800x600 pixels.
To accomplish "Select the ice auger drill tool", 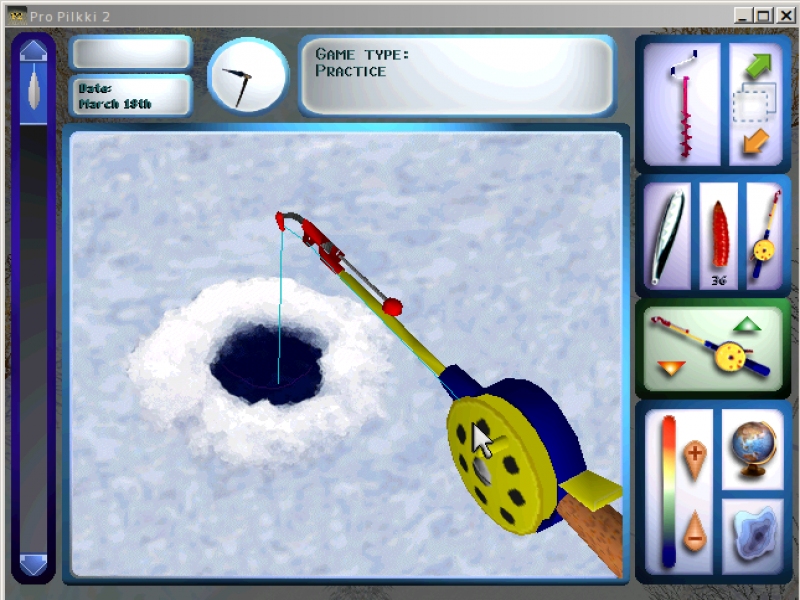I will (683, 104).
